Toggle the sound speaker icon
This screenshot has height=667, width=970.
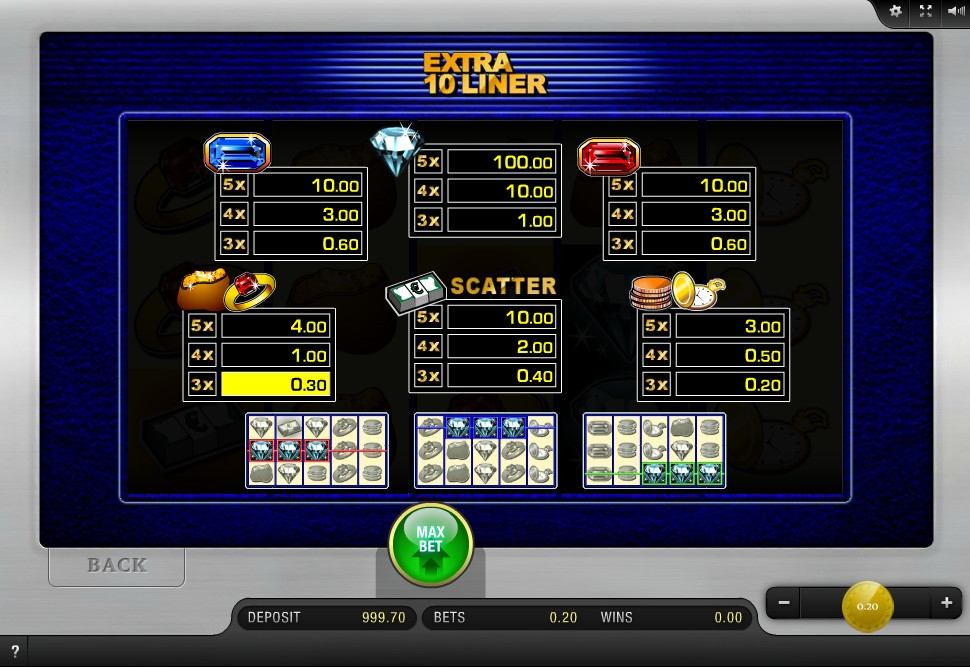coord(955,11)
